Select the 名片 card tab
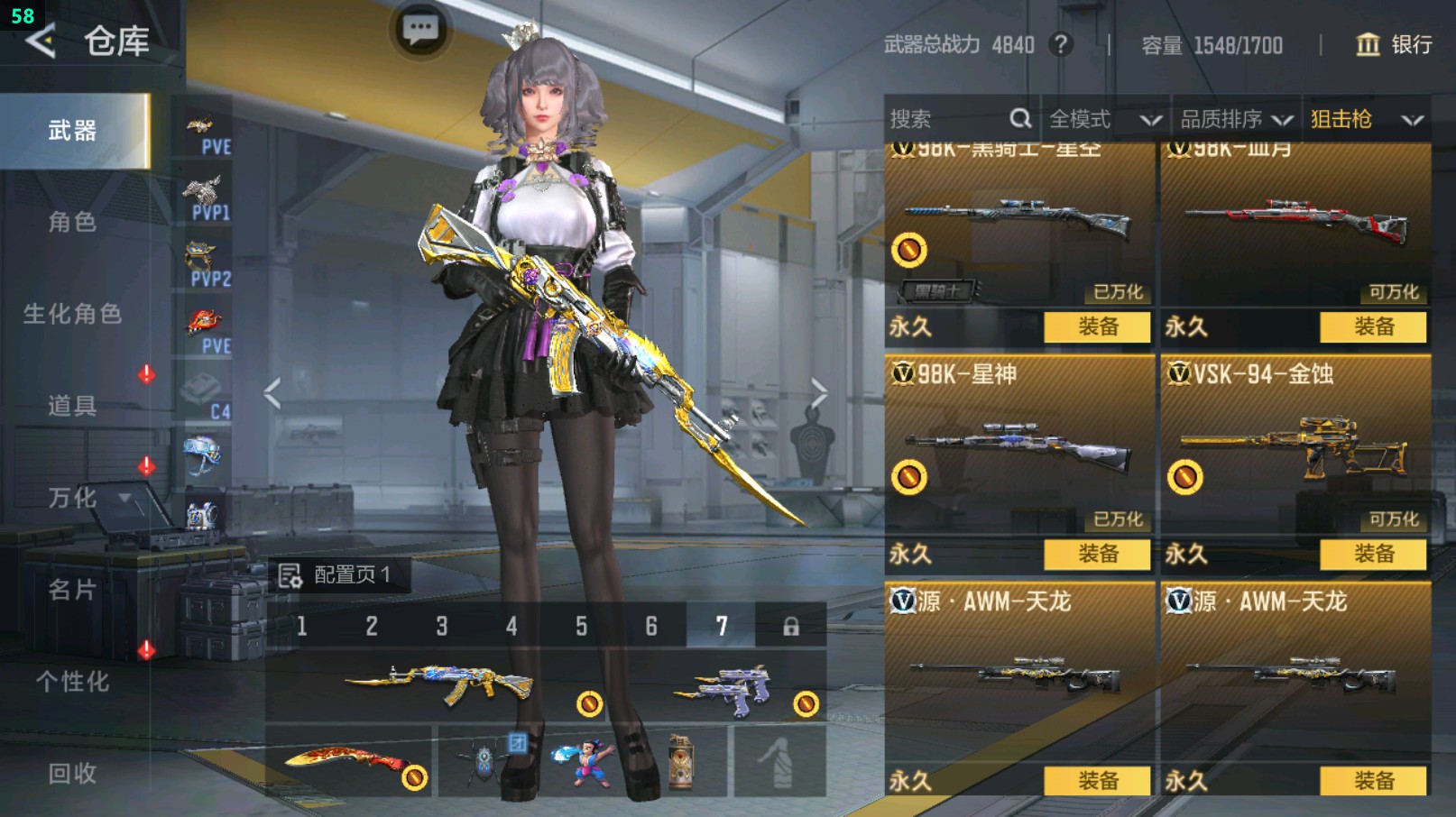 coord(72,590)
